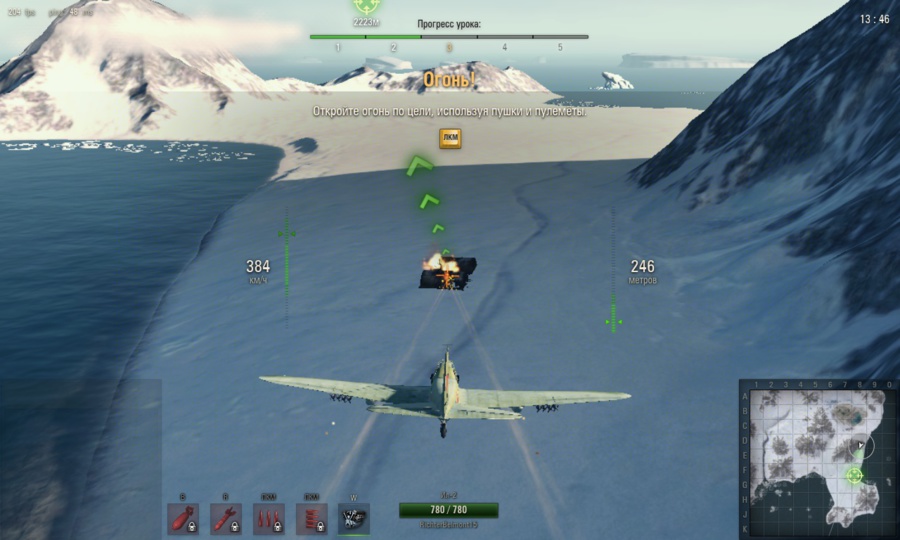Open the minimap

(817, 458)
